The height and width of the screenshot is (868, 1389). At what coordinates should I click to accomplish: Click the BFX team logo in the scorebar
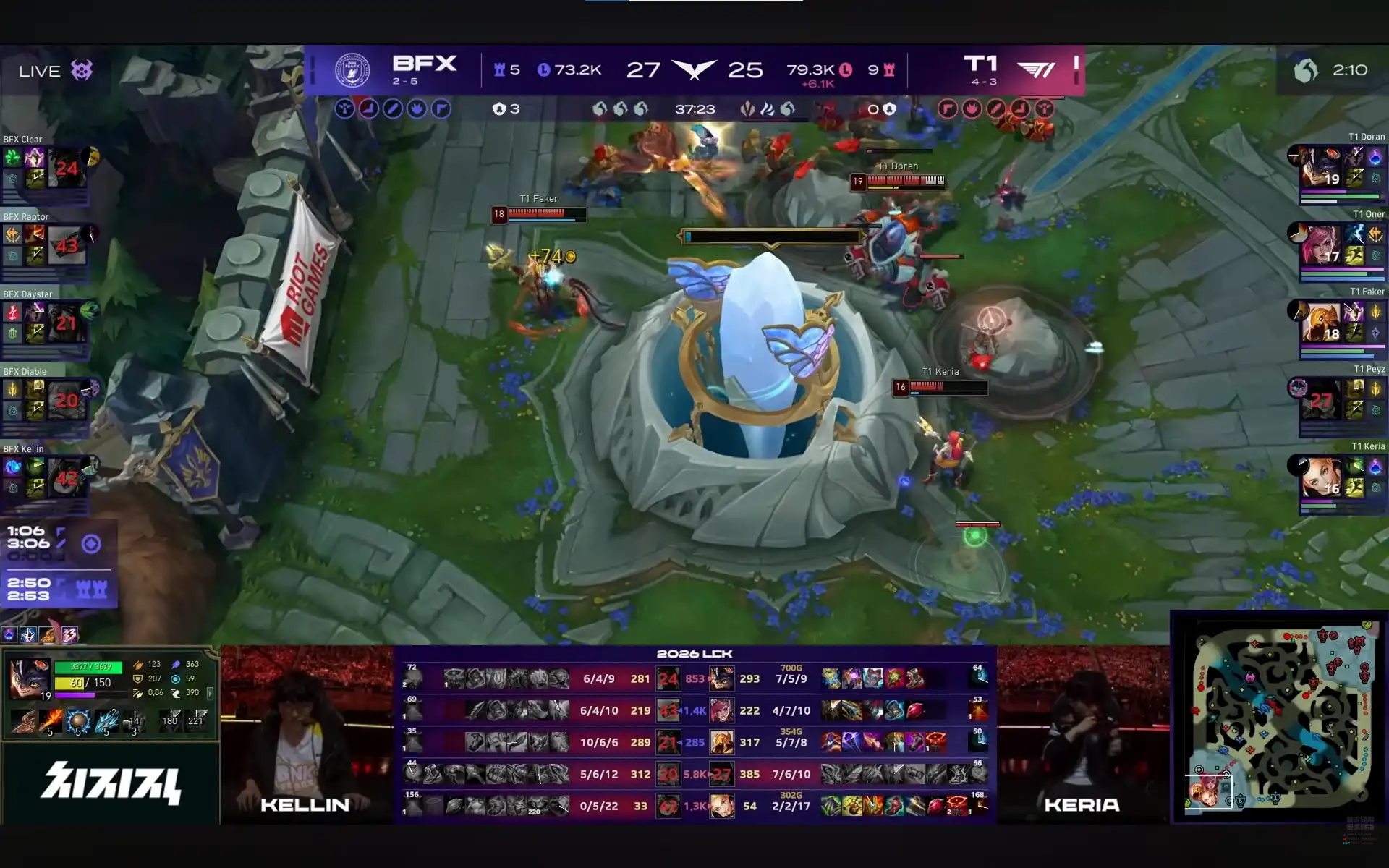[x=352, y=70]
